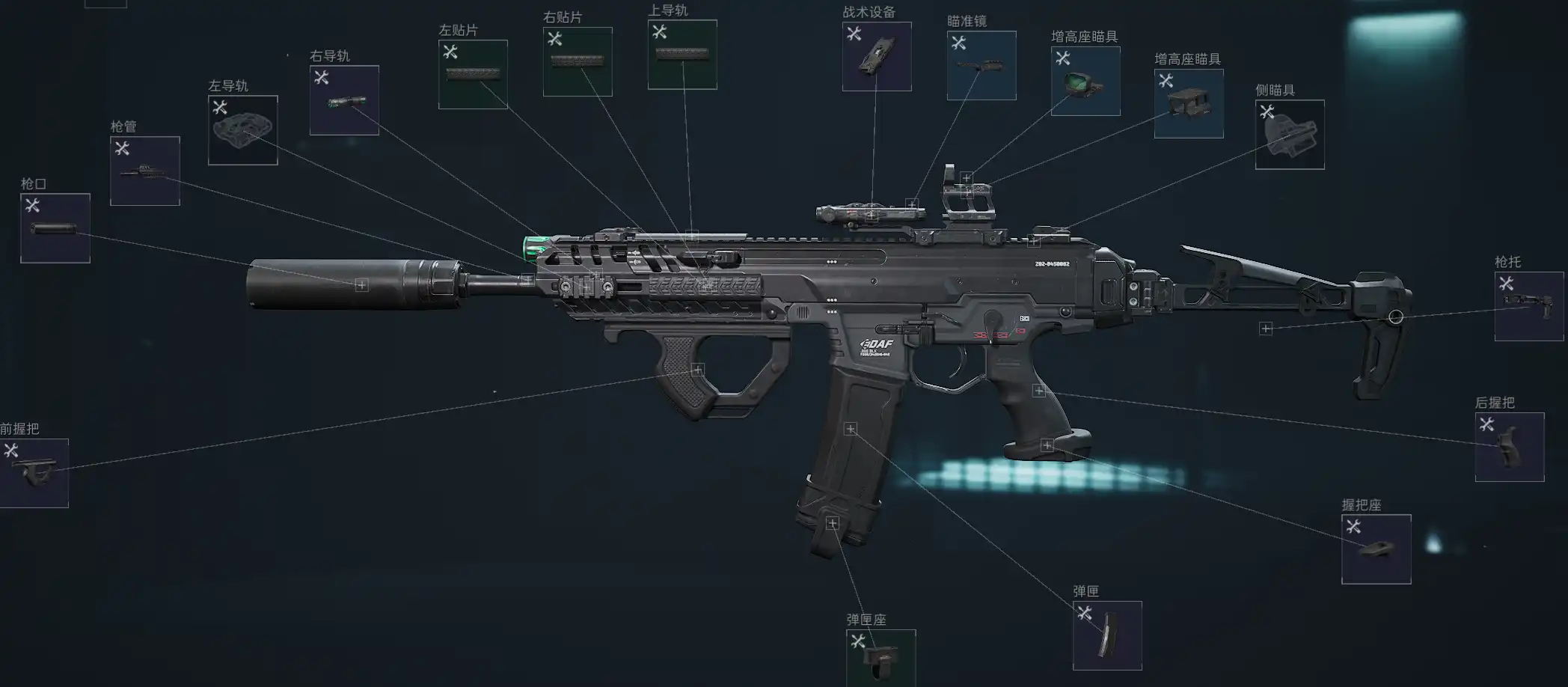Open the 枪托 stock slot
The image size is (1568, 687).
(1528, 306)
